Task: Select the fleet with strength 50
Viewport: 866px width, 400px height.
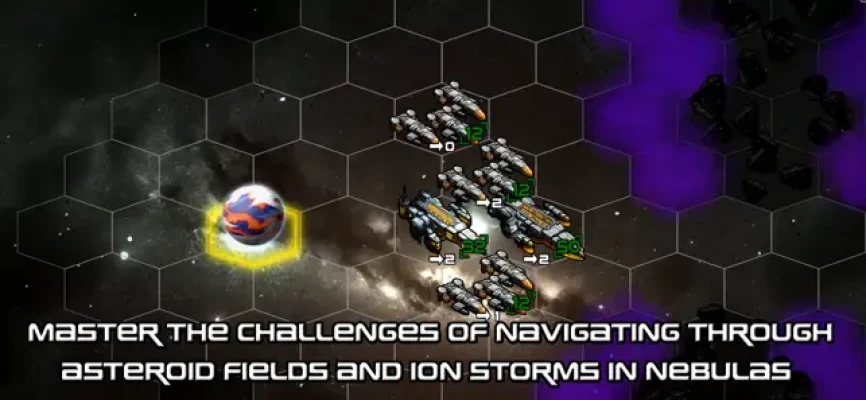Action: coord(536,226)
